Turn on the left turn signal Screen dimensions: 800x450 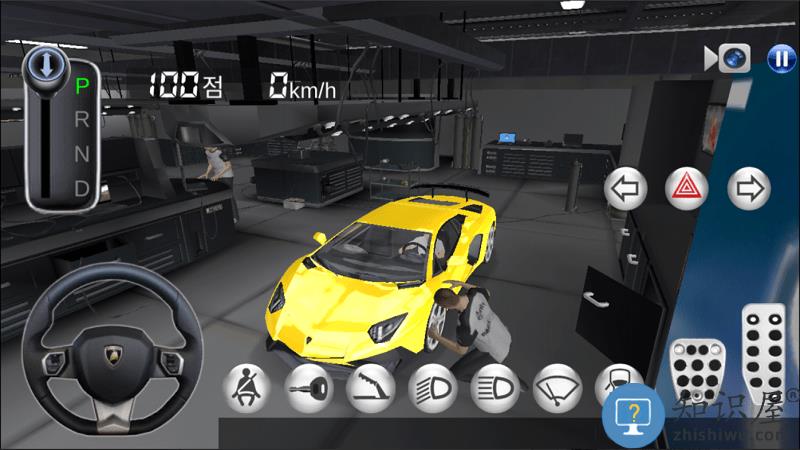[x=627, y=187]
